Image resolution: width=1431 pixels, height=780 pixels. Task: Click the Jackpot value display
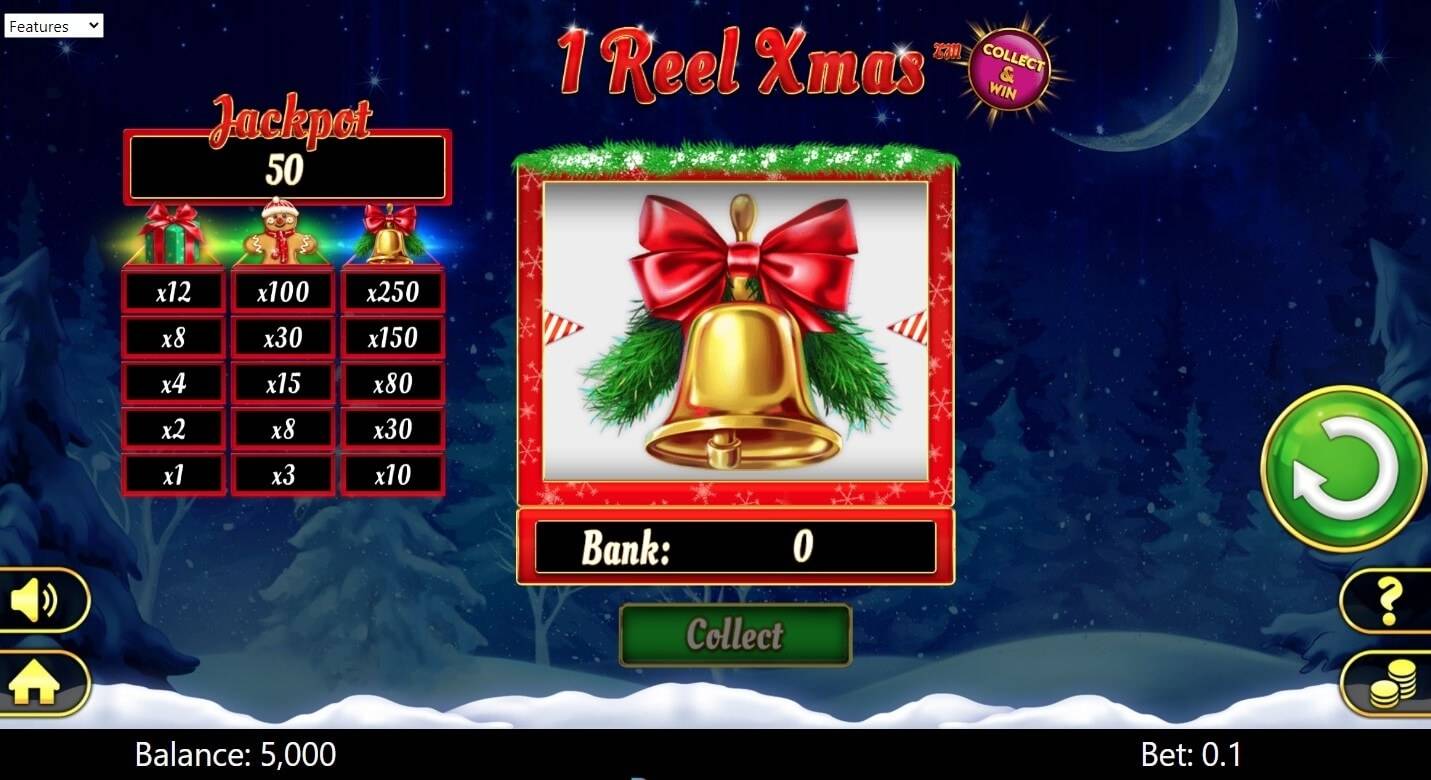point(288,167)
